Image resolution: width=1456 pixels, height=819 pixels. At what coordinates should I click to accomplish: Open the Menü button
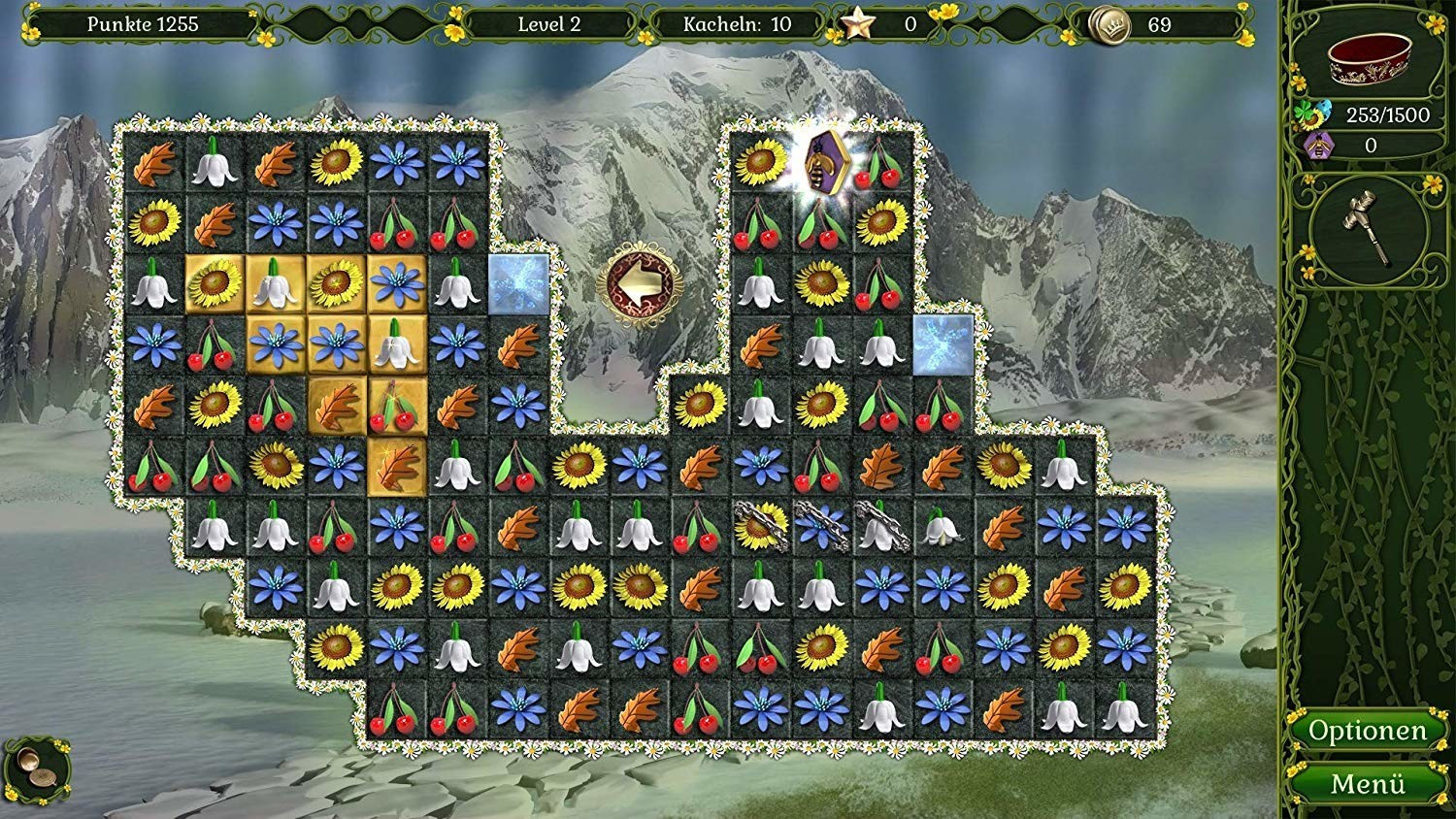point(1367,783)
